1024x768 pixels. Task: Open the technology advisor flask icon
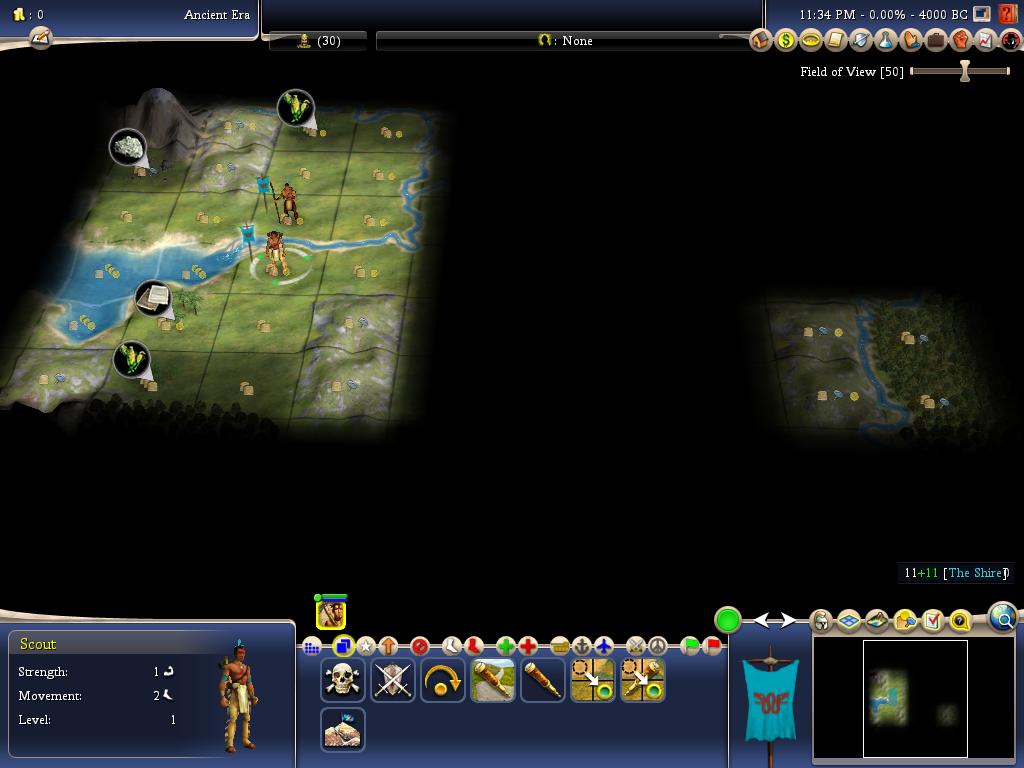(x=886, y=40)
